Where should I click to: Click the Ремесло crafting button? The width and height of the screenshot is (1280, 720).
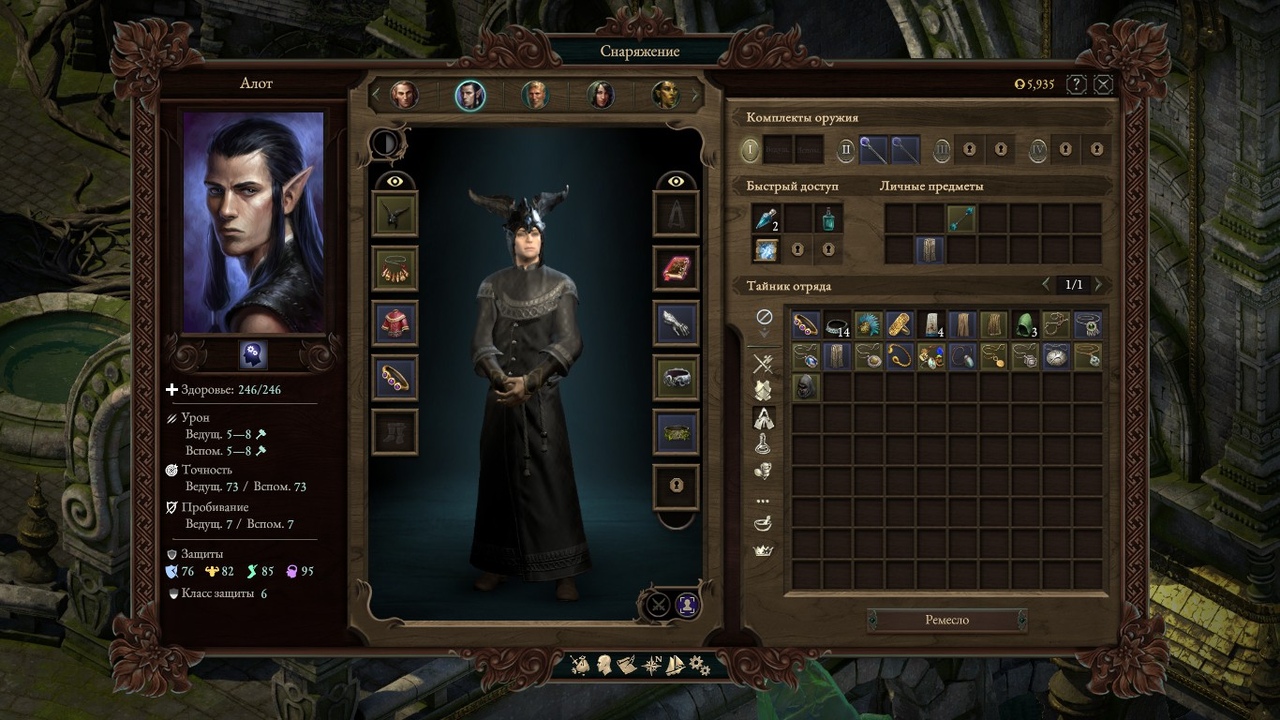click(946, 620)
